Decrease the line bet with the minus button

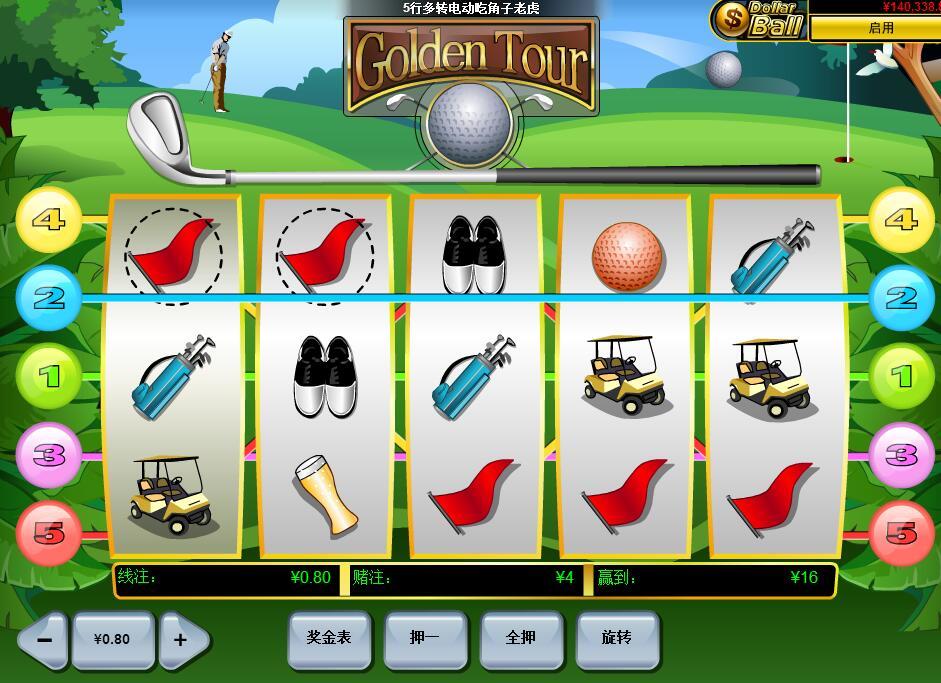[x=42, y=640]
